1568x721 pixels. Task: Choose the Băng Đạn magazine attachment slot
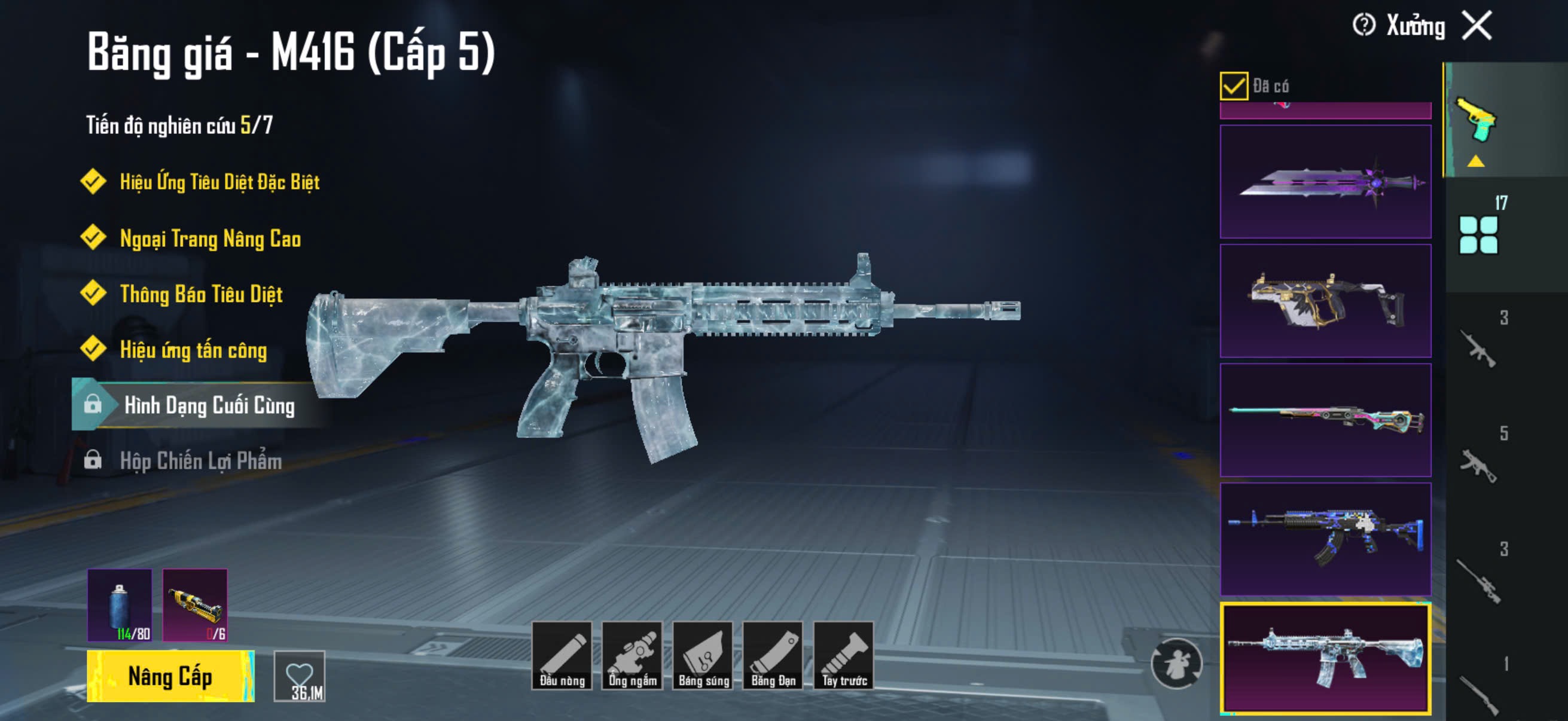773,655
